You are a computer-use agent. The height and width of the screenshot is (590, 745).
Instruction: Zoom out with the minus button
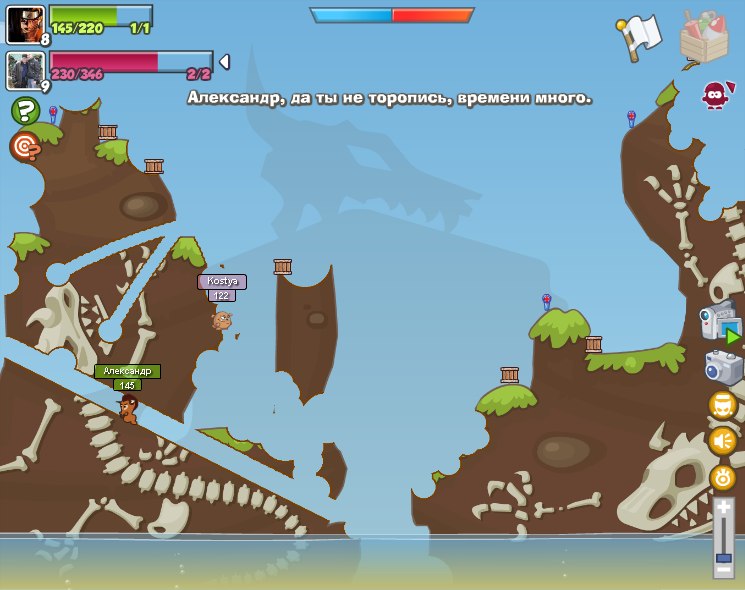pyautogui.click(x=723, y=570)
